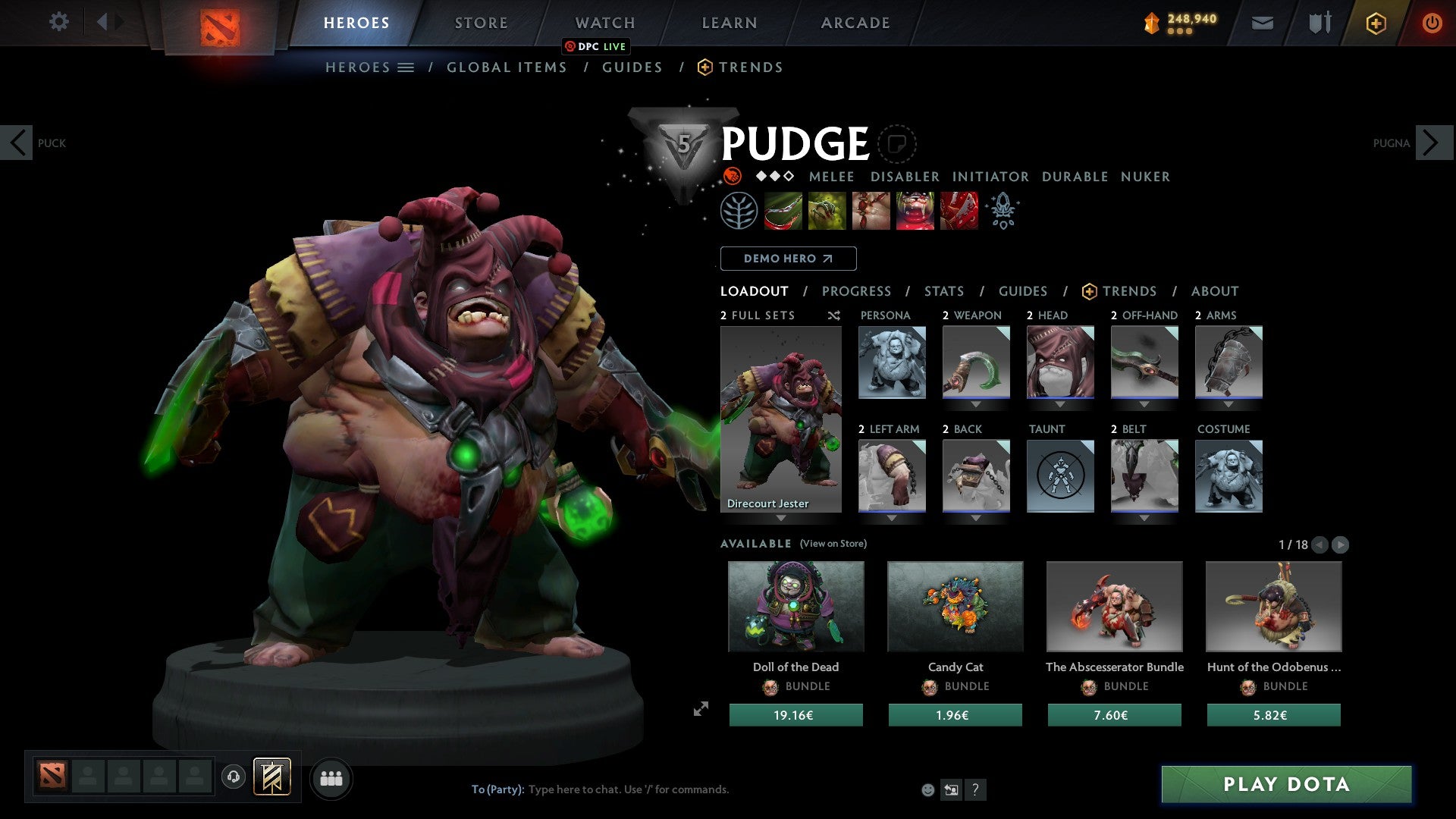Click the armory shield and sword icon

[1319, 23]
